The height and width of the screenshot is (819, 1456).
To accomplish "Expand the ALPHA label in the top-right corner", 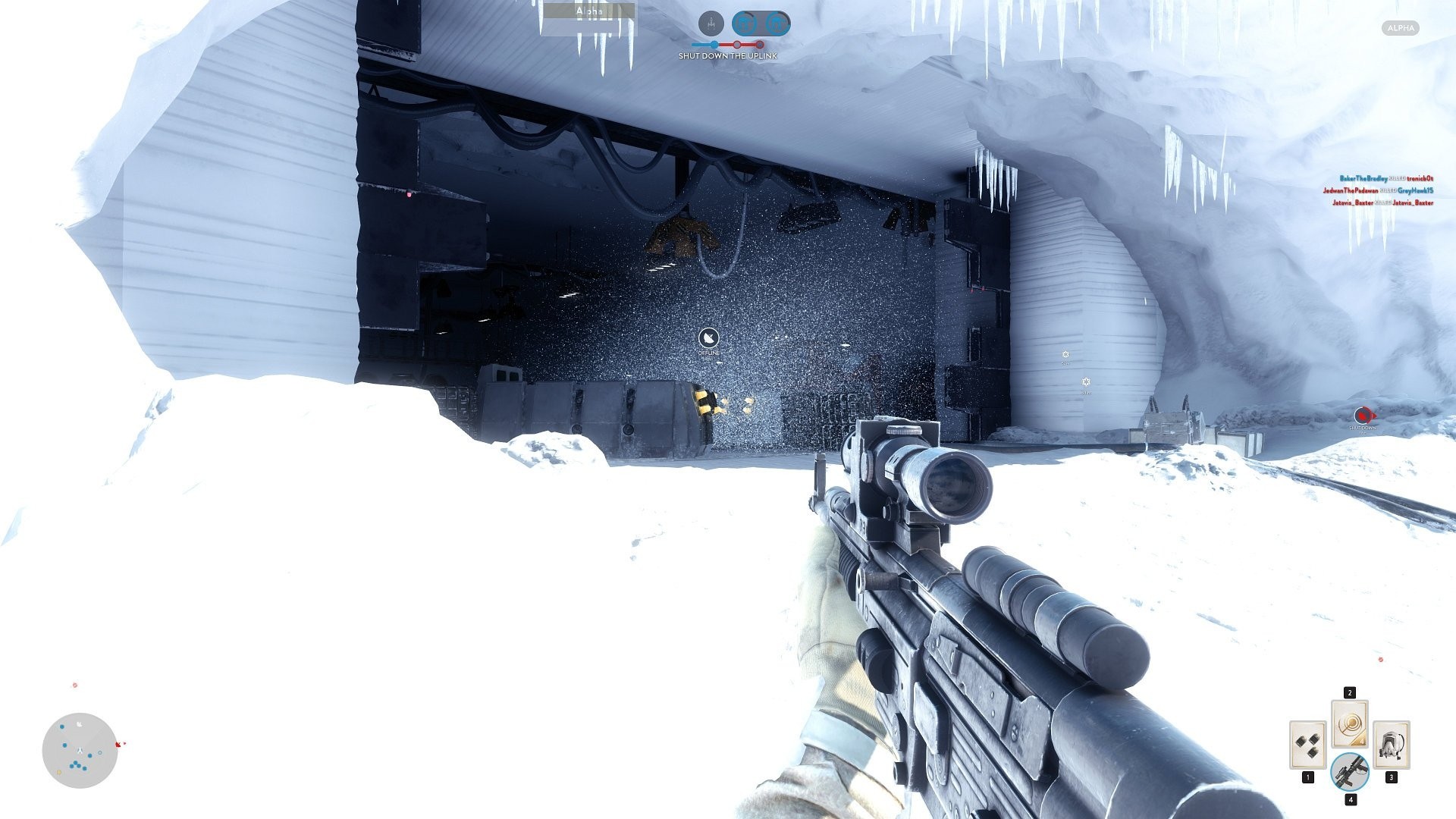I will [1400, 28].
